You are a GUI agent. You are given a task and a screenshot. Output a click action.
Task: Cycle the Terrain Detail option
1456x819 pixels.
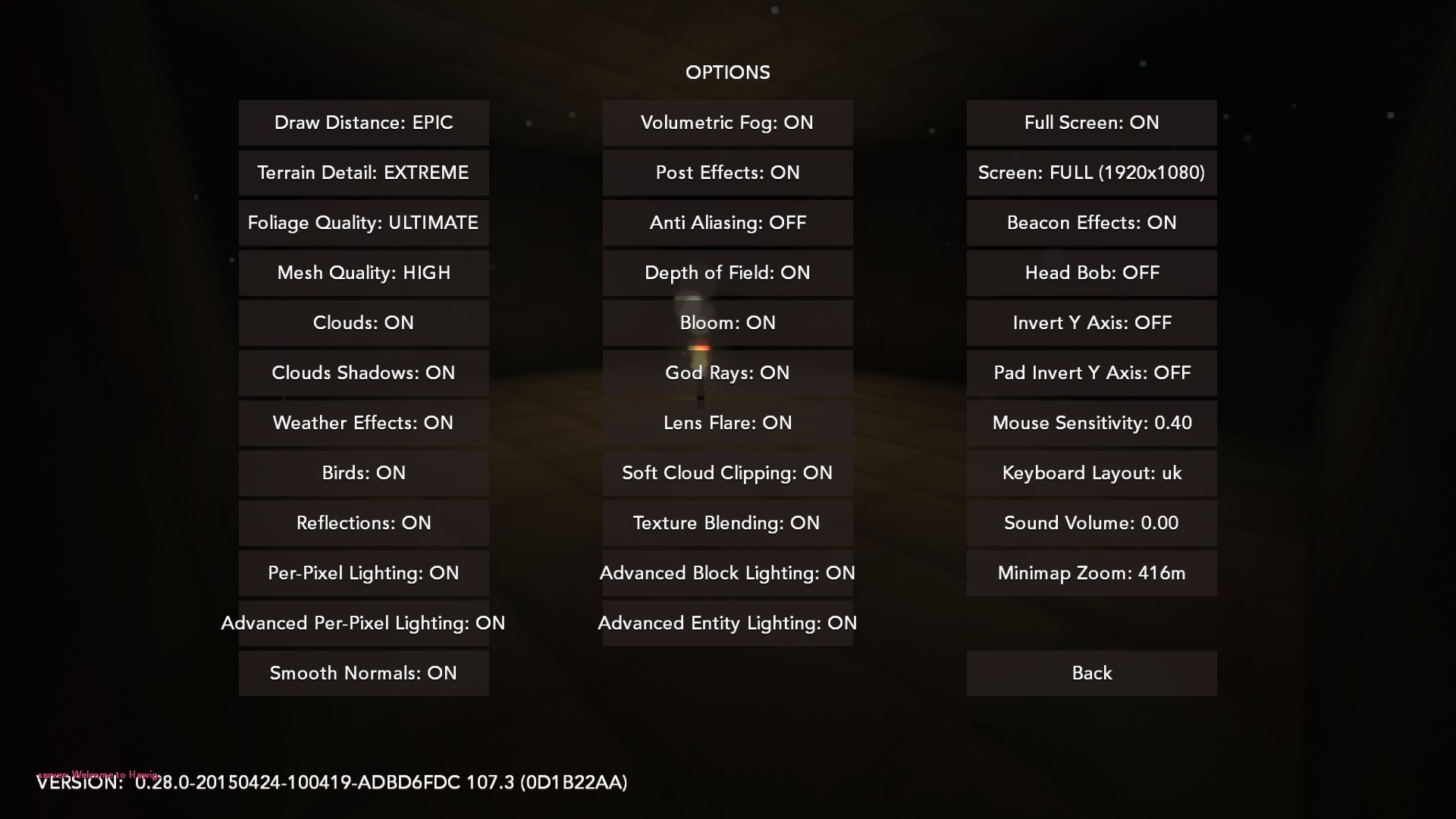[363, 173]
